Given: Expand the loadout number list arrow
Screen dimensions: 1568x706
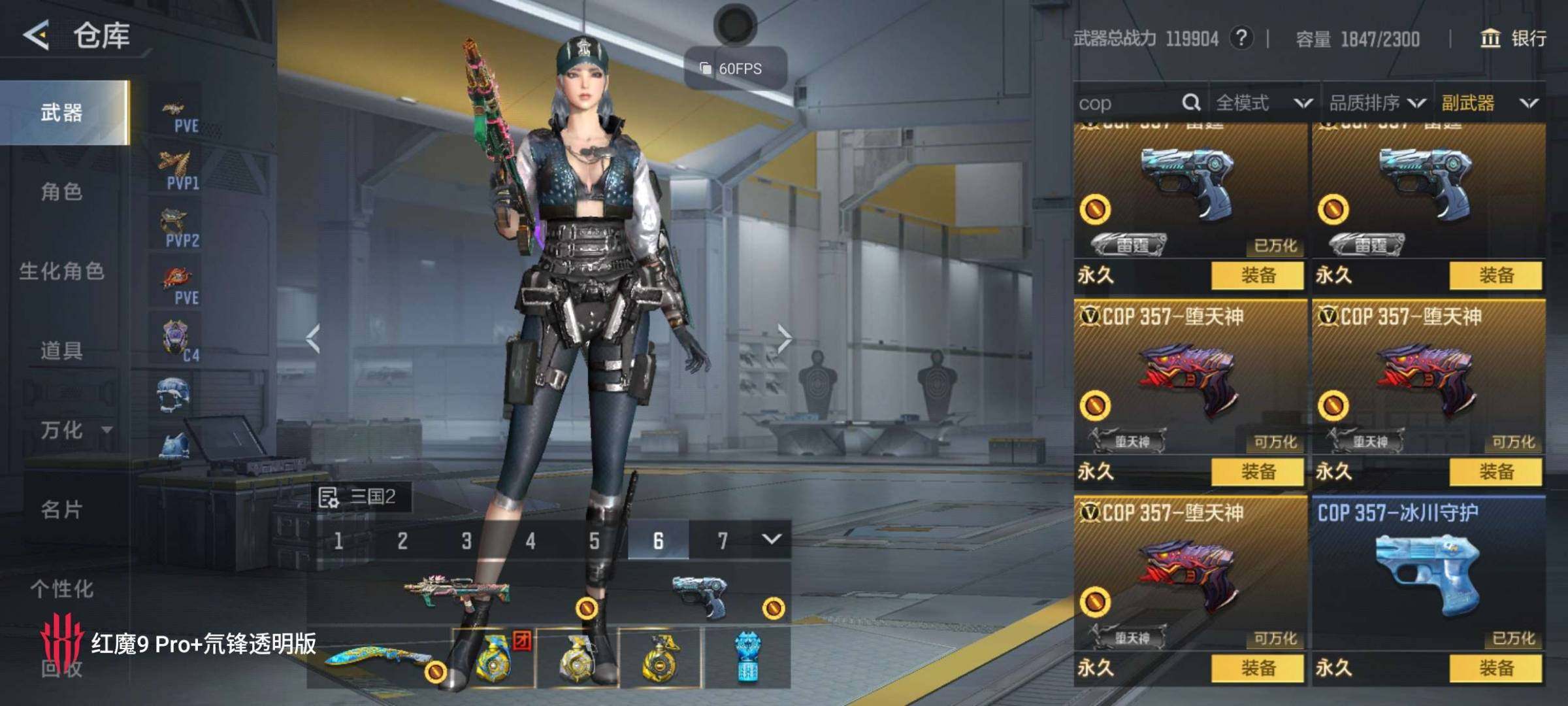Looking at the screenshot, I should (x=772, y=539).
